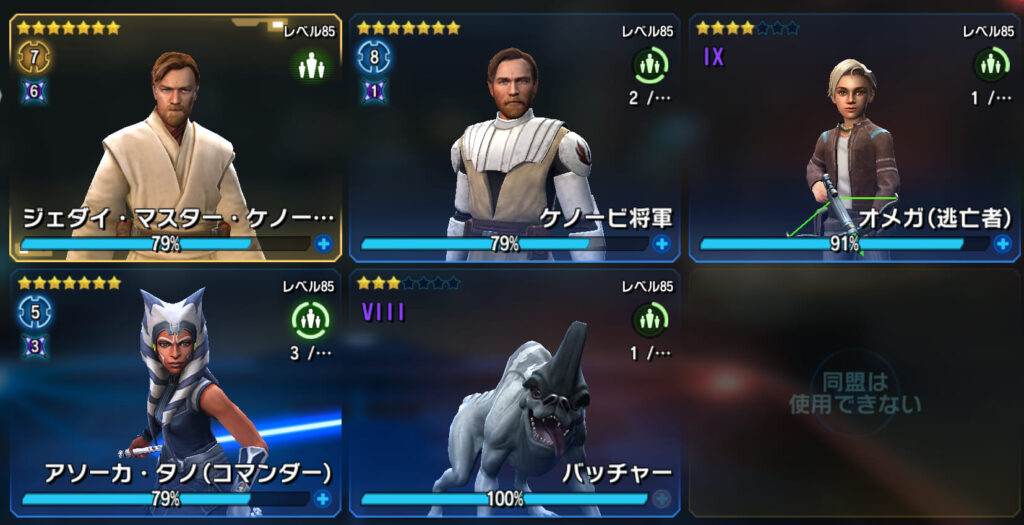Click the empty 同盟は使用できない slot
The height and width of the screenshot is (525, 1024).
point(853,393)
